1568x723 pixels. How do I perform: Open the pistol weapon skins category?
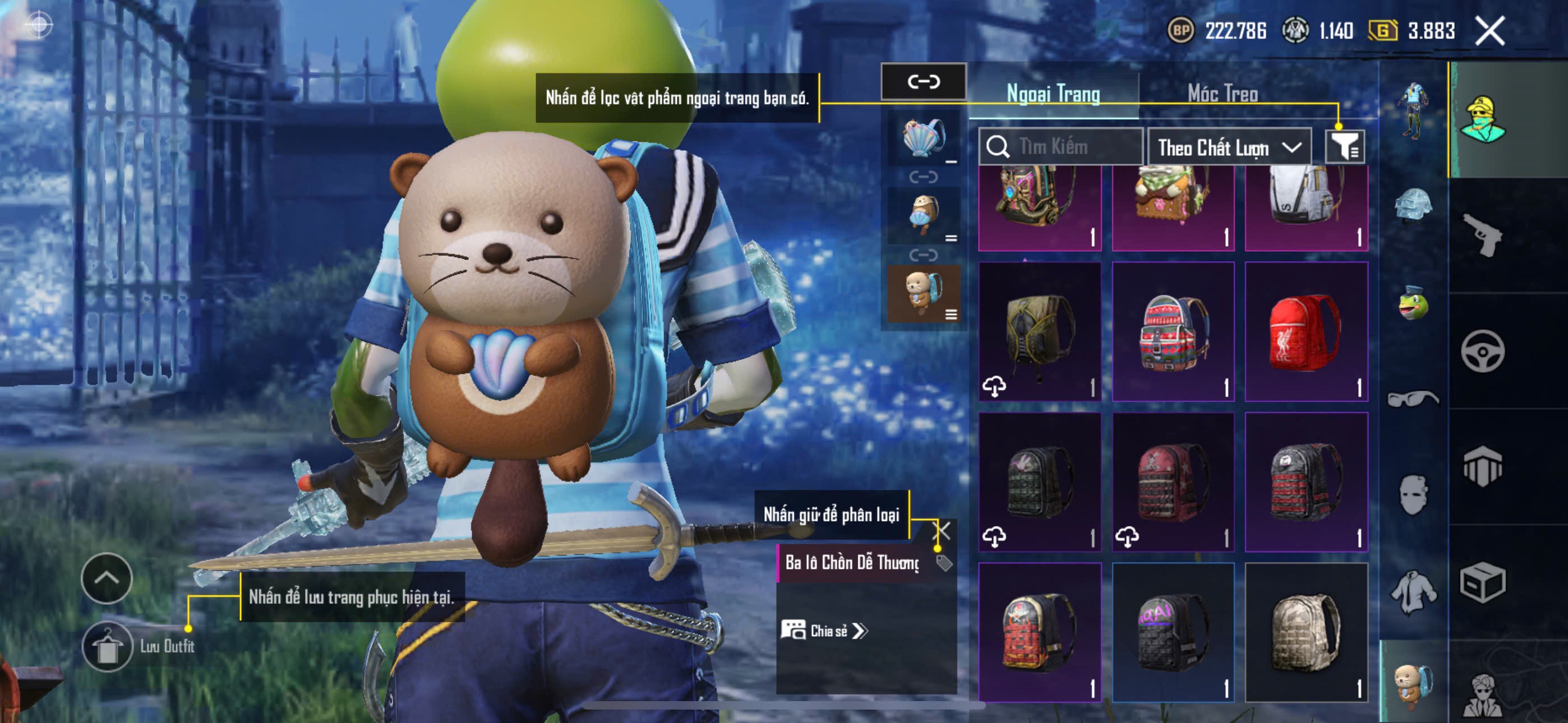point(1483,235)
